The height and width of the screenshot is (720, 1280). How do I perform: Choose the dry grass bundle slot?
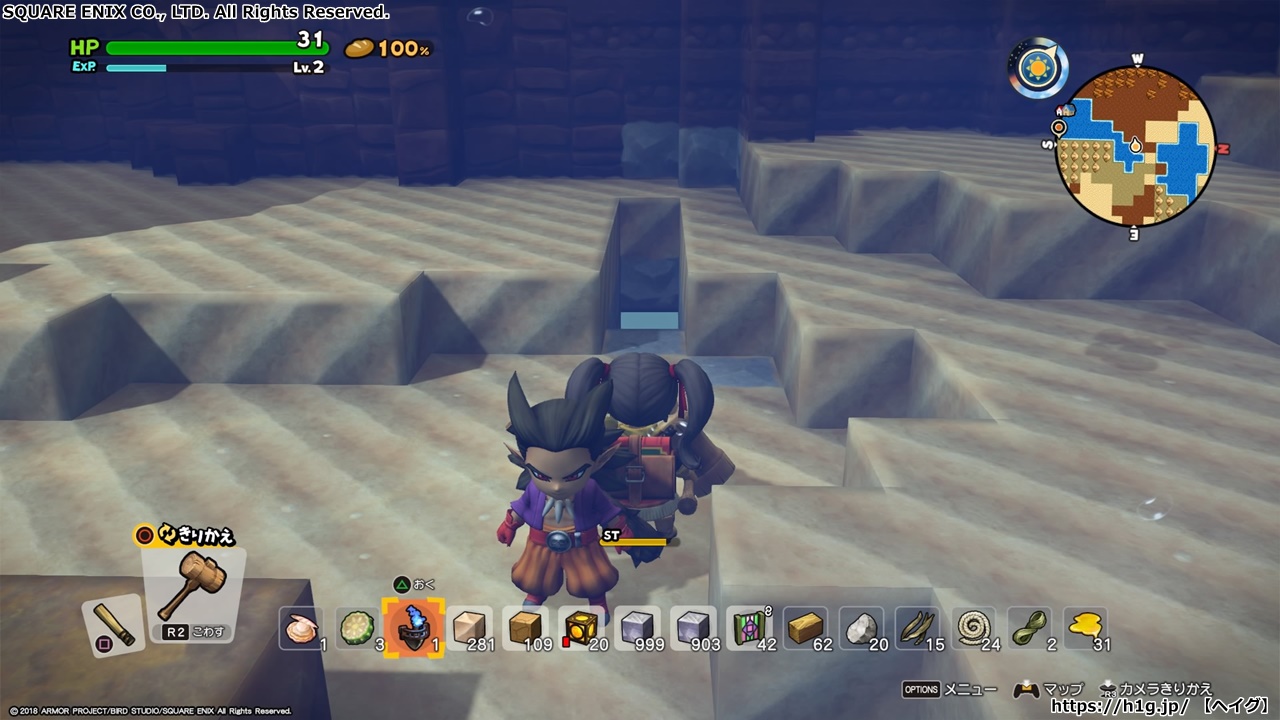(x=917, y=630)
